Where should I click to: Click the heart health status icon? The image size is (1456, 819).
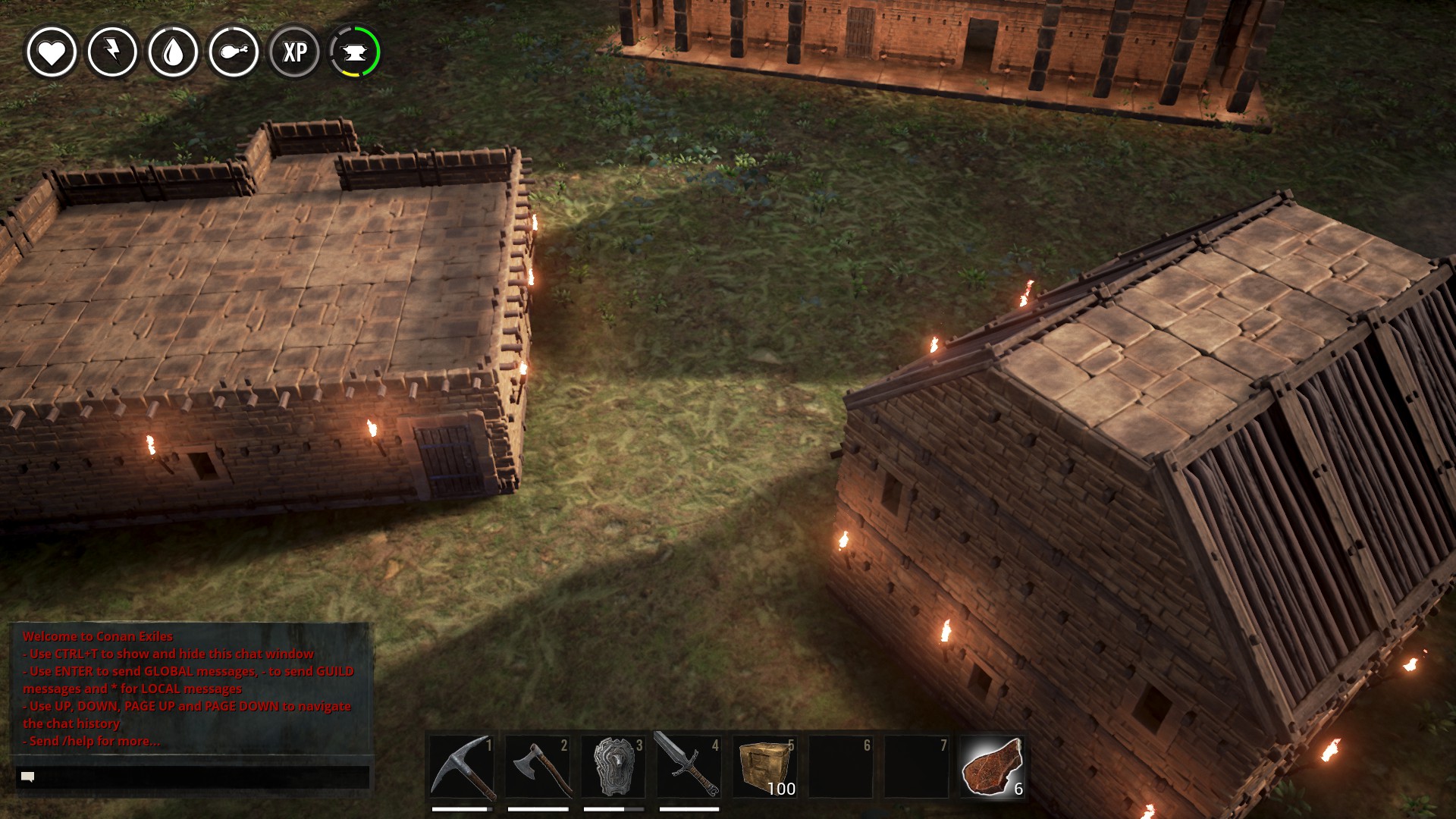[x=52, y=52]
